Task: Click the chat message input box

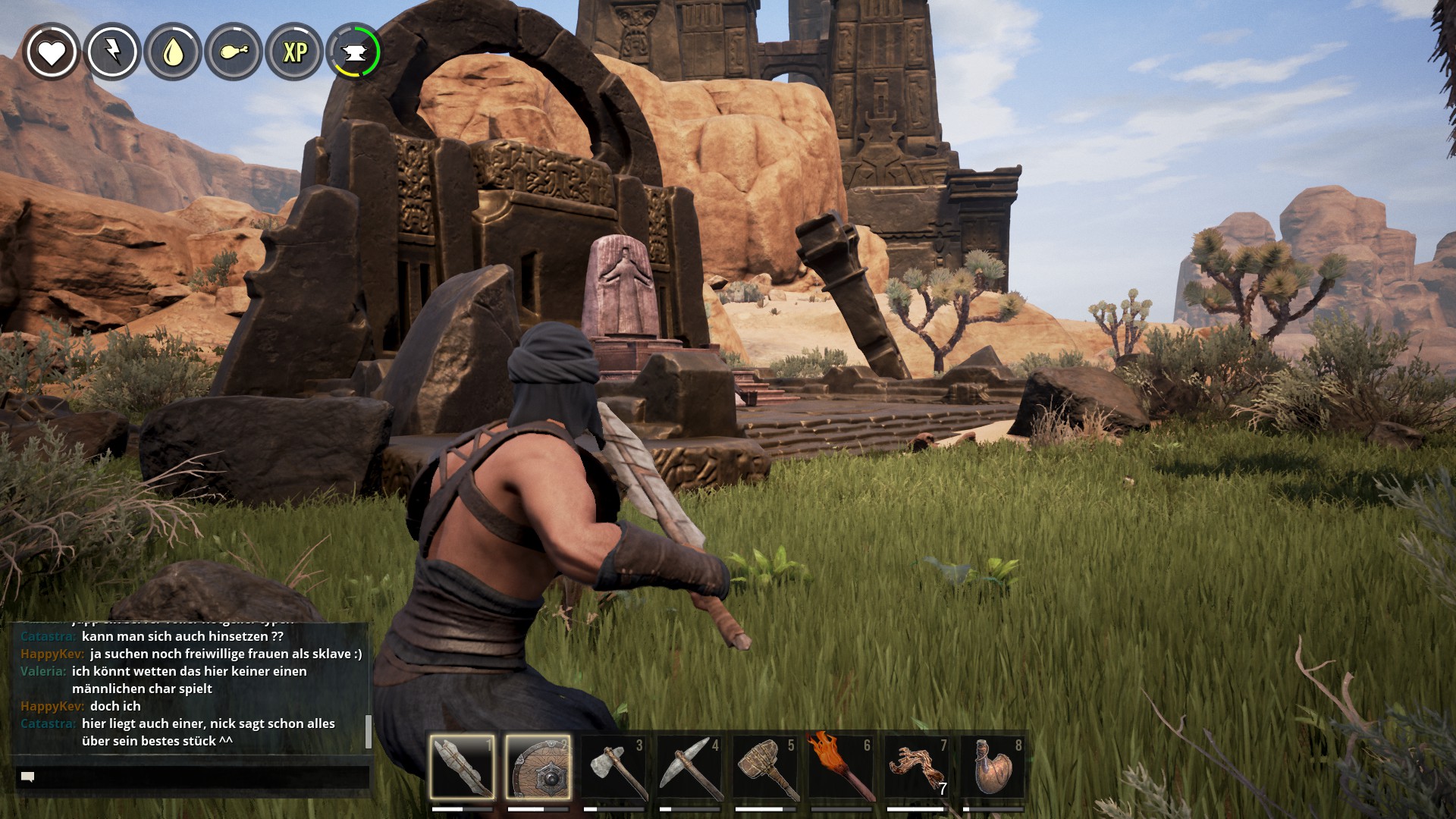Action: coord(193,777)
